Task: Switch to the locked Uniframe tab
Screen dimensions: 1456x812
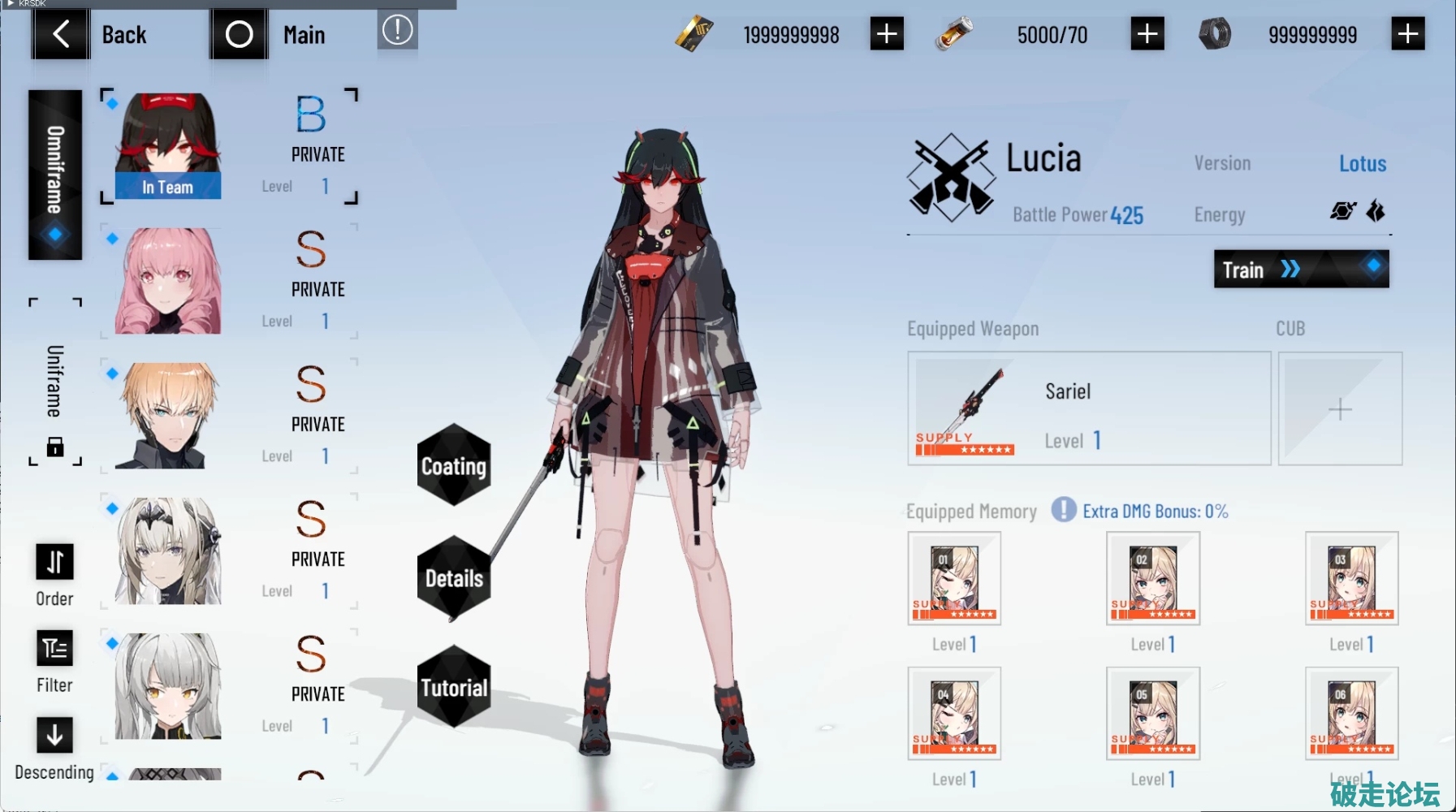Action: pyautogui.click(x=54, y=382)
